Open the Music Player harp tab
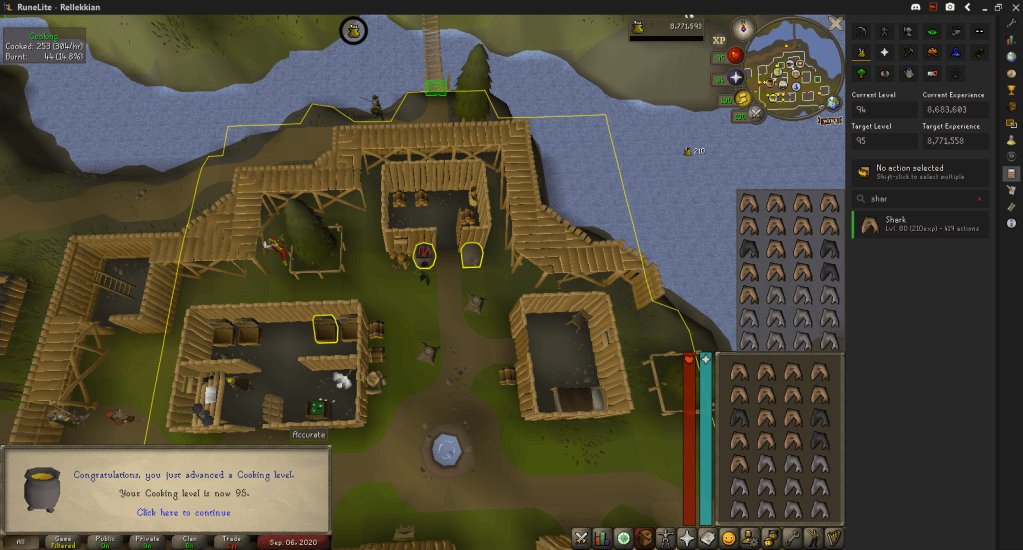The width and height of the screenshot is (1023, 550). [x=833, y=537]
